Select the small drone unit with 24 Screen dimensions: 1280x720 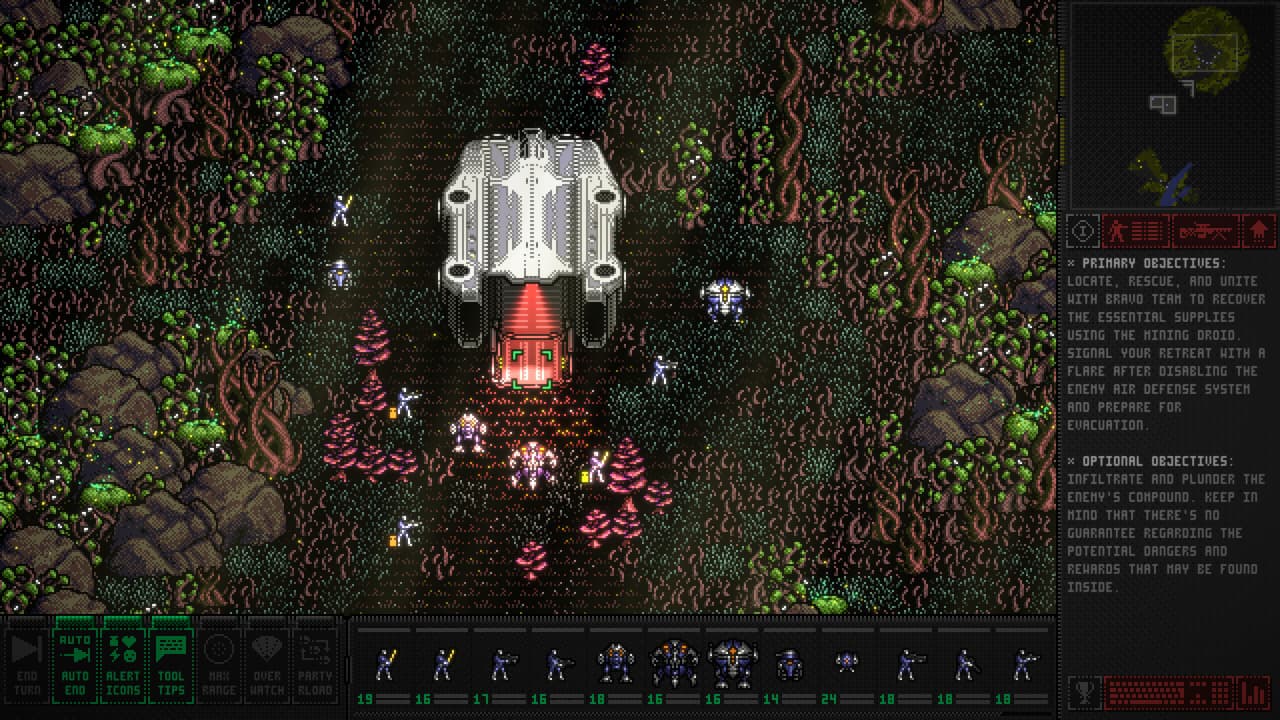coord(848,665)
